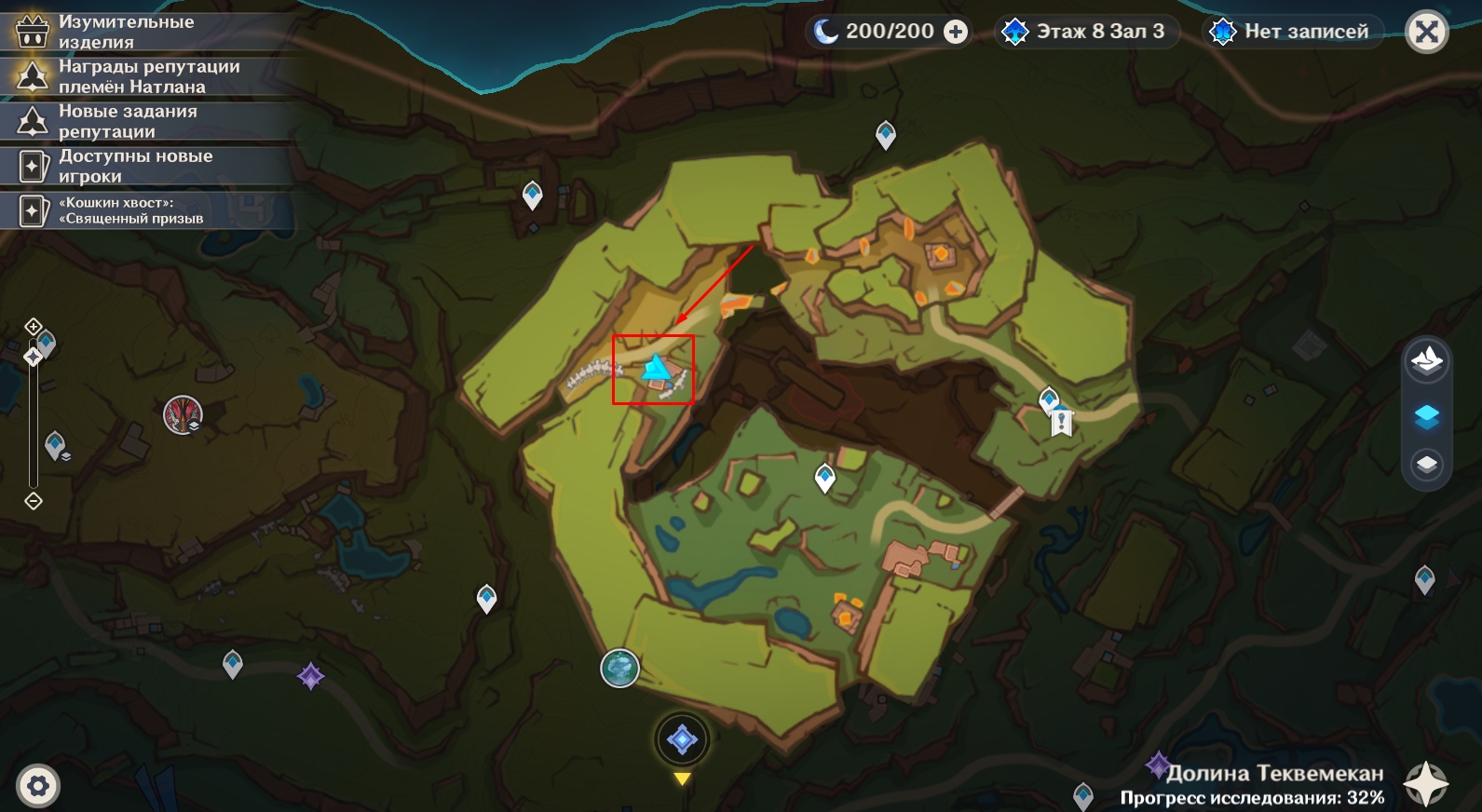Open the map settings gear
This screenshot has height=812, width=1482.
[38, 786]
